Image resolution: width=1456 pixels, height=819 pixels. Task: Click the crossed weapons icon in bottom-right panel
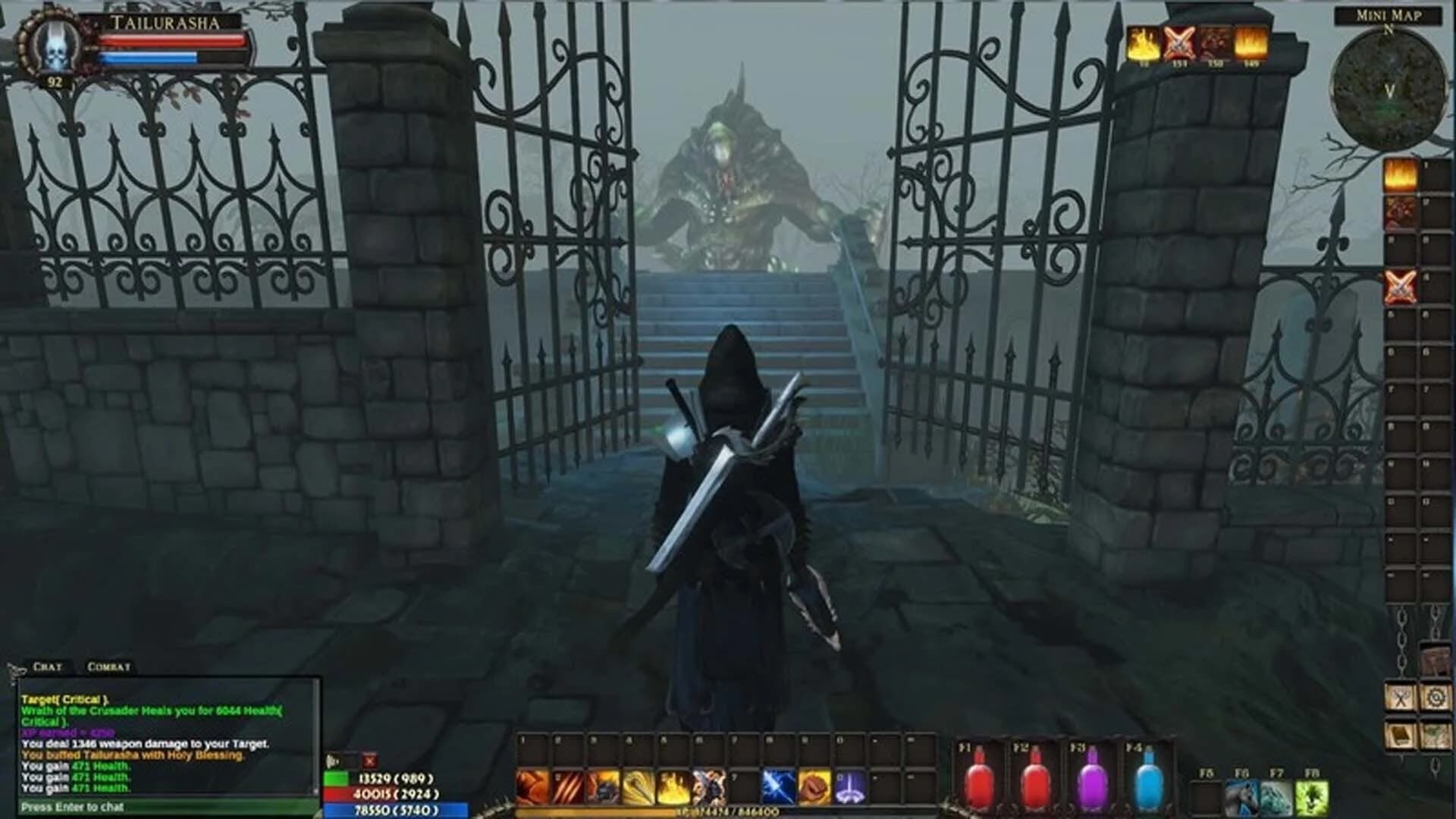click(1401, 697)
